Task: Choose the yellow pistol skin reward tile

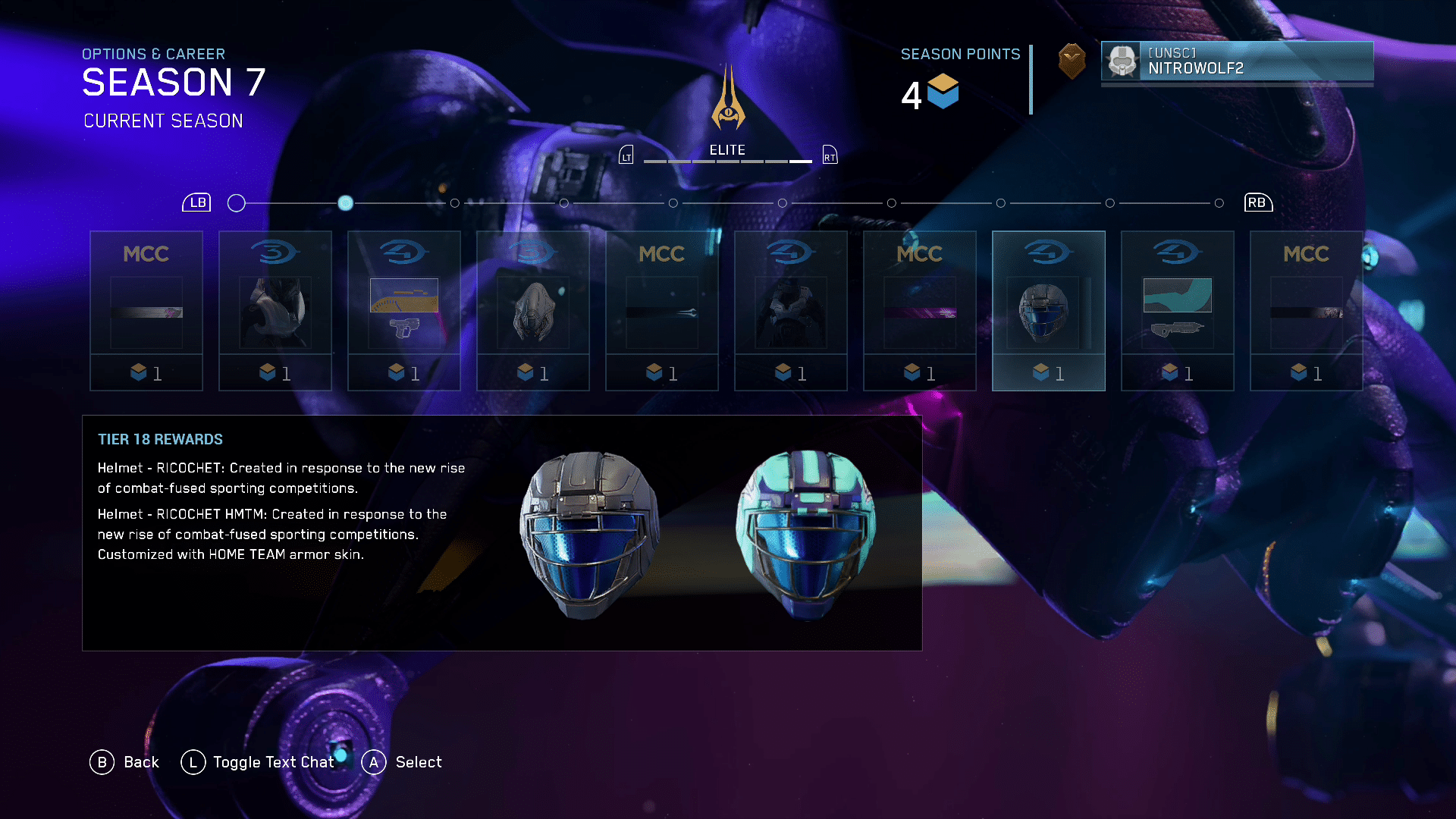Action: [403, 310]
